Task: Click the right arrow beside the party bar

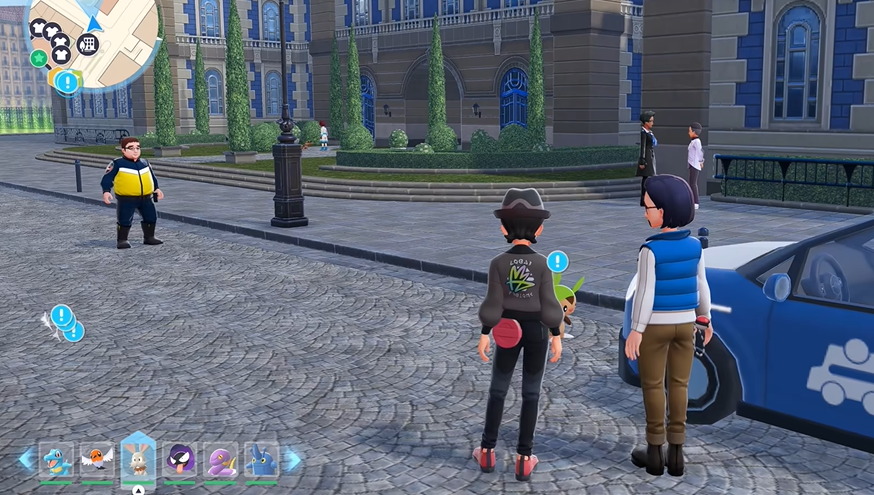Action: (x=293, y=459)
